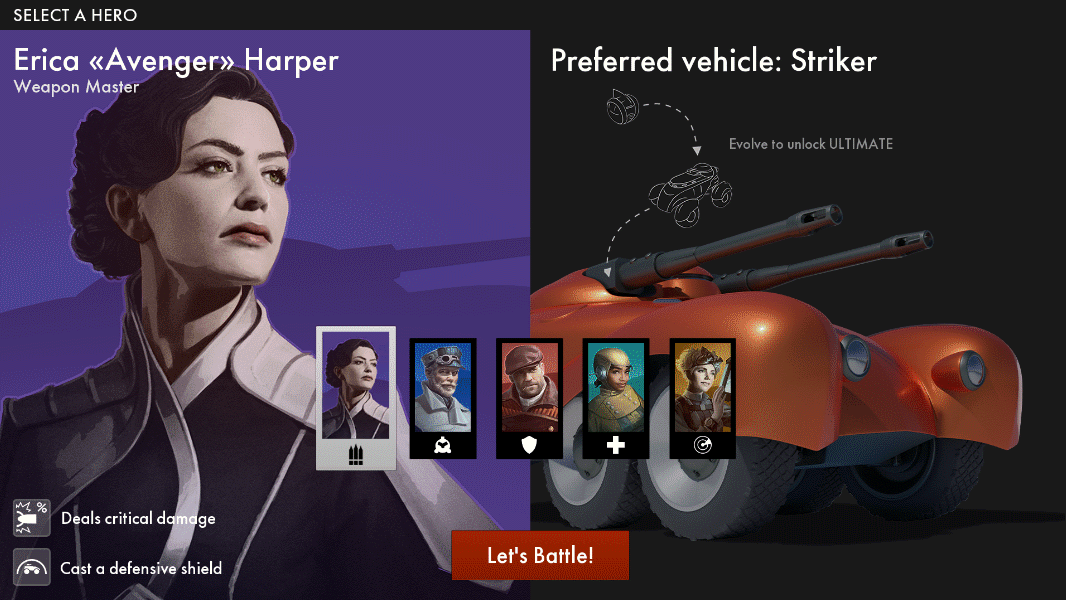
Task: Click the Cast a defensive shield ability icon
Action: (x=32, y=567)
